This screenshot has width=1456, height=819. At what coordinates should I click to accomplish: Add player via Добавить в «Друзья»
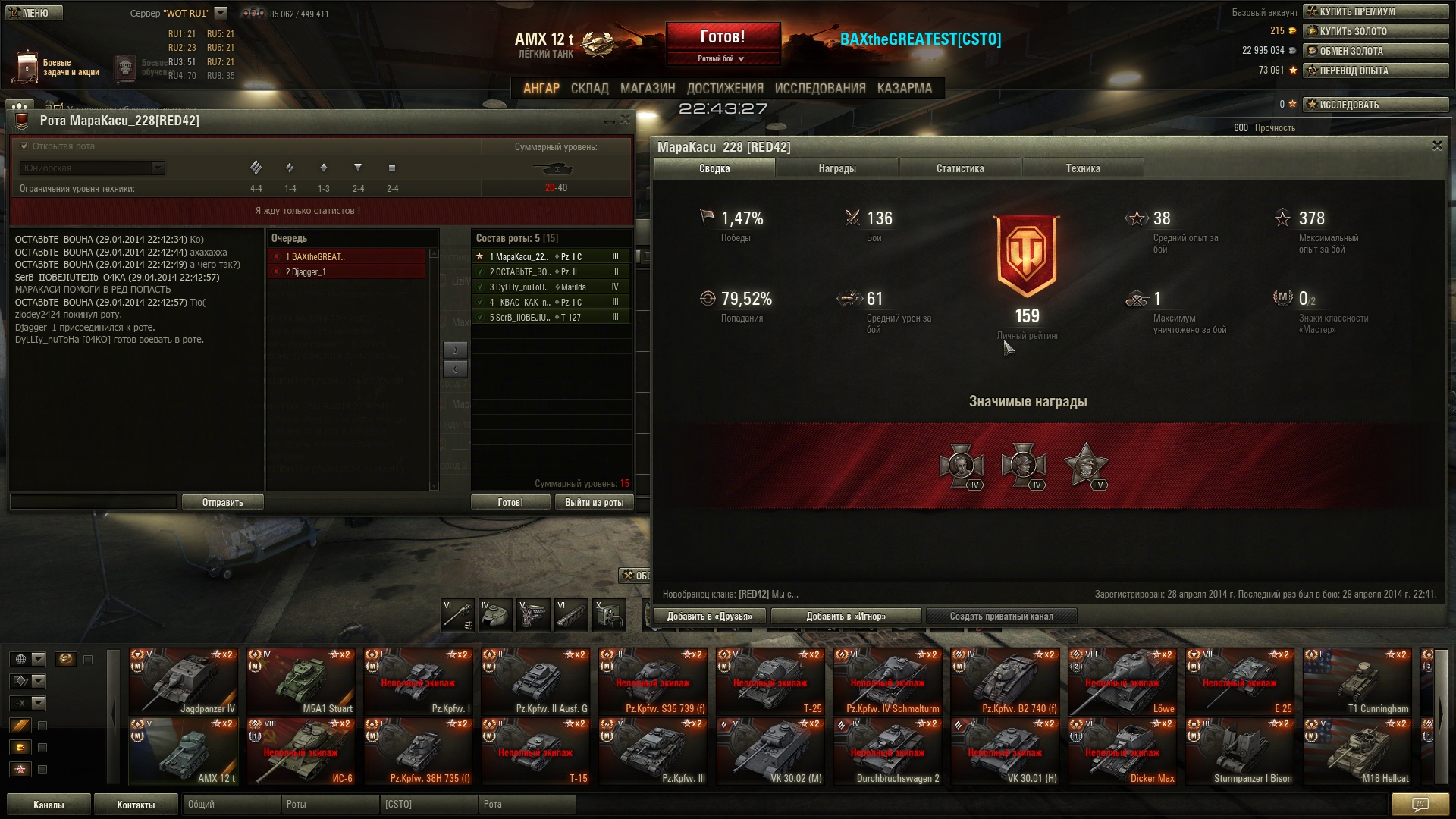point(710,617)
